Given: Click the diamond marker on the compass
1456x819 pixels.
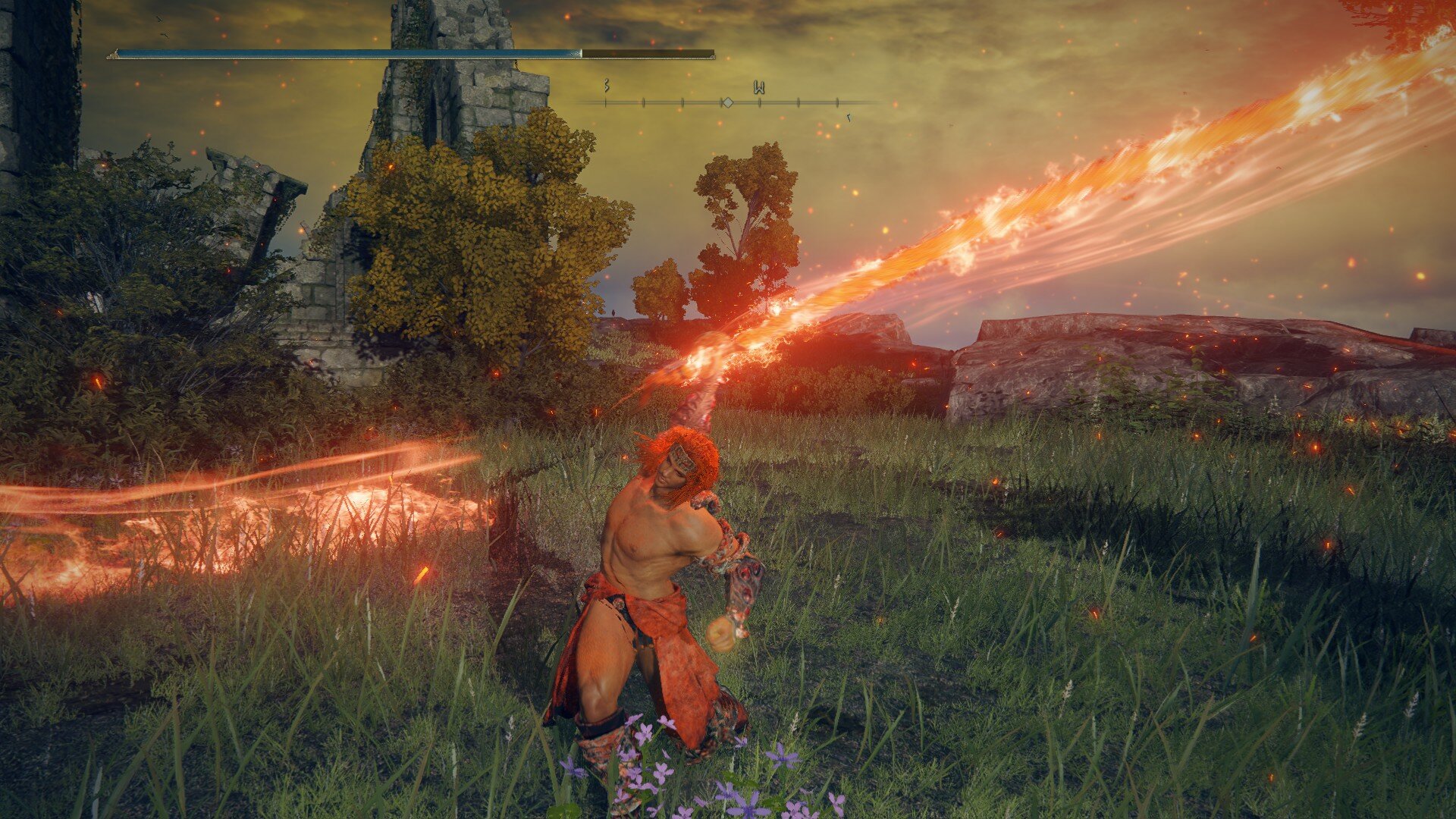Looking at the screenshot, I should pyautogui.click(x=726, y=102).
